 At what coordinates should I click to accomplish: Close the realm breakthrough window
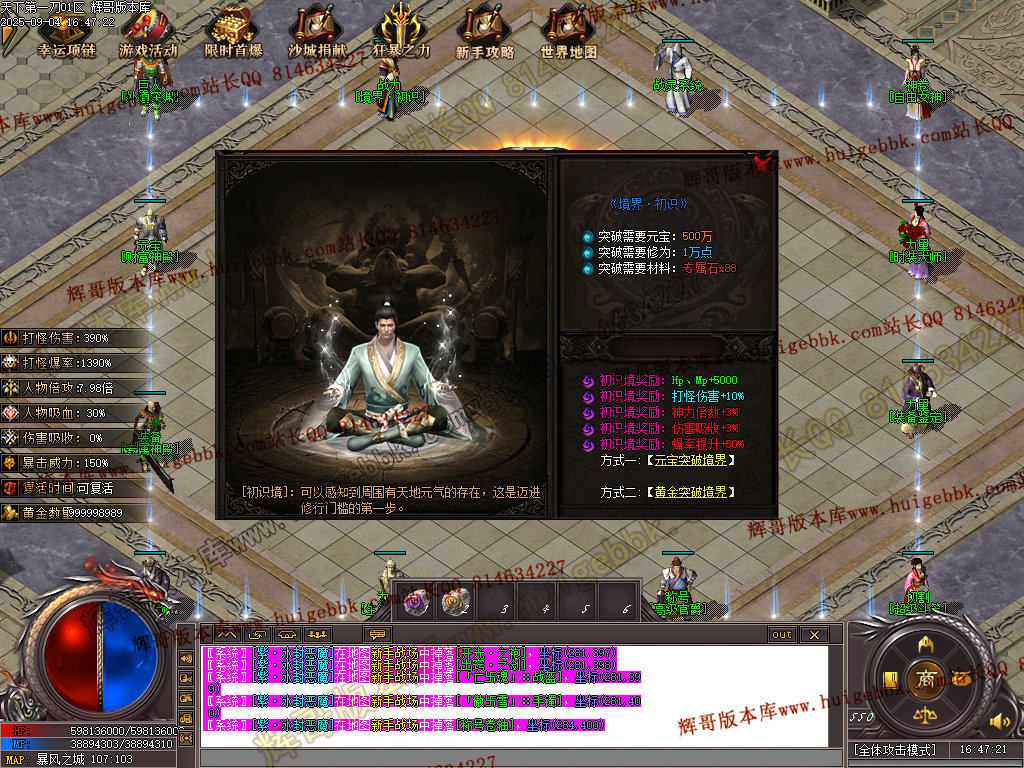pos(762,164)
